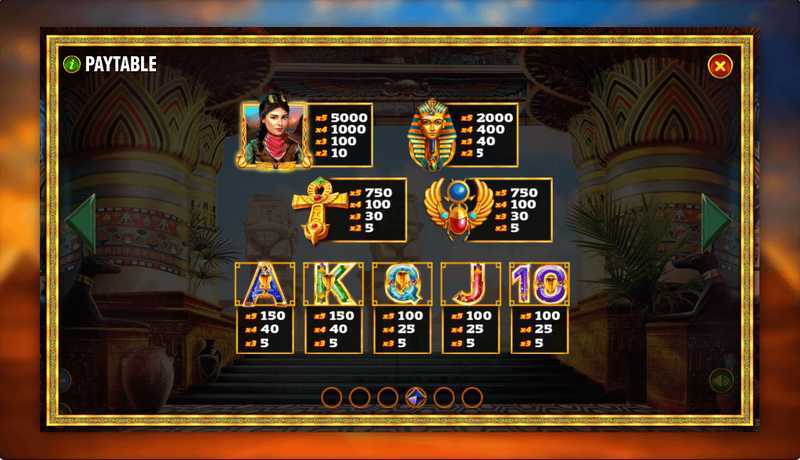This screenshot has height=460, width=800.
Task: Select the highlighted diamond page indicator
Action: 416,398
